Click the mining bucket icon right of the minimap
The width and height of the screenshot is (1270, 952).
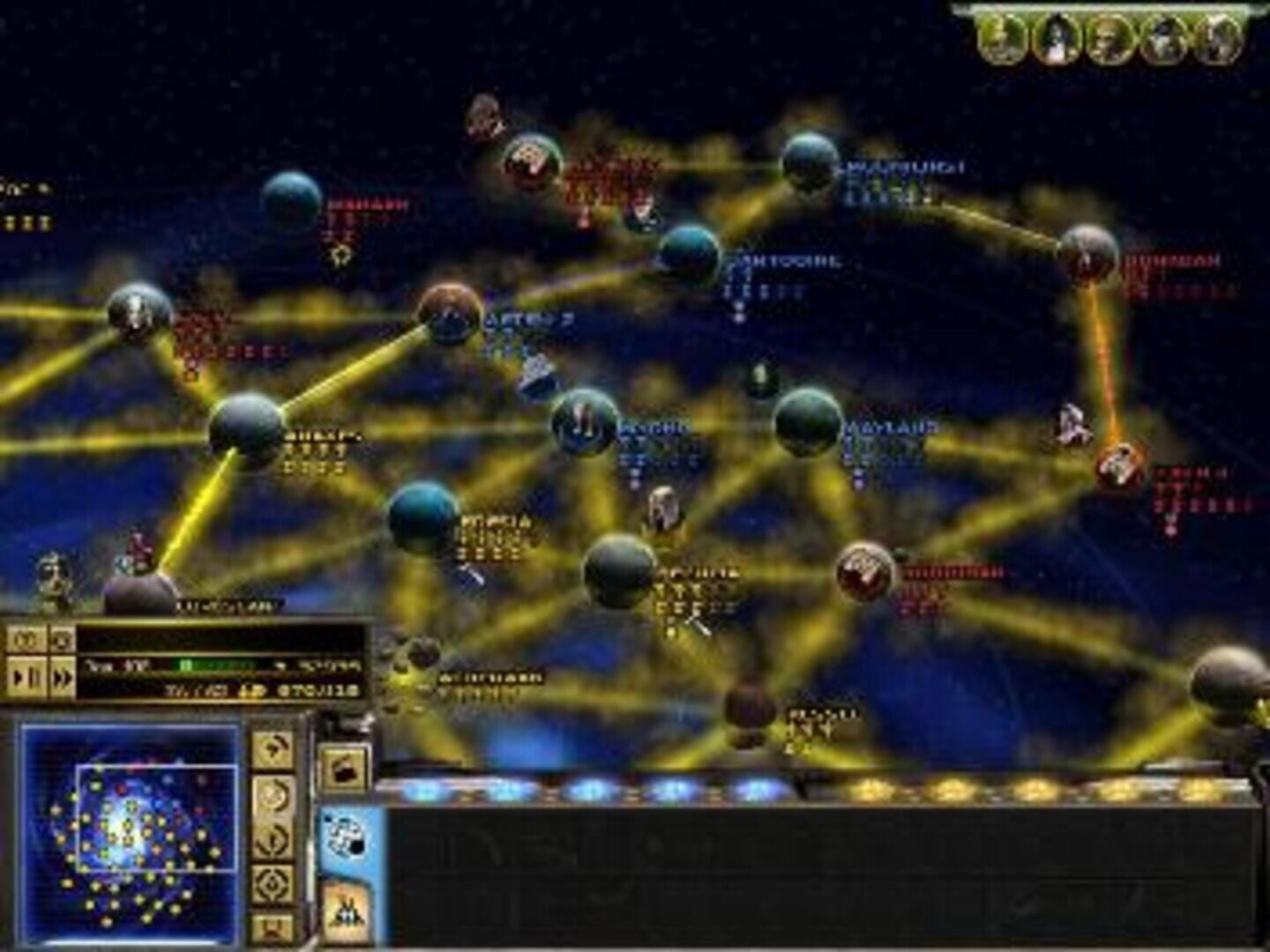click(343, 767)
